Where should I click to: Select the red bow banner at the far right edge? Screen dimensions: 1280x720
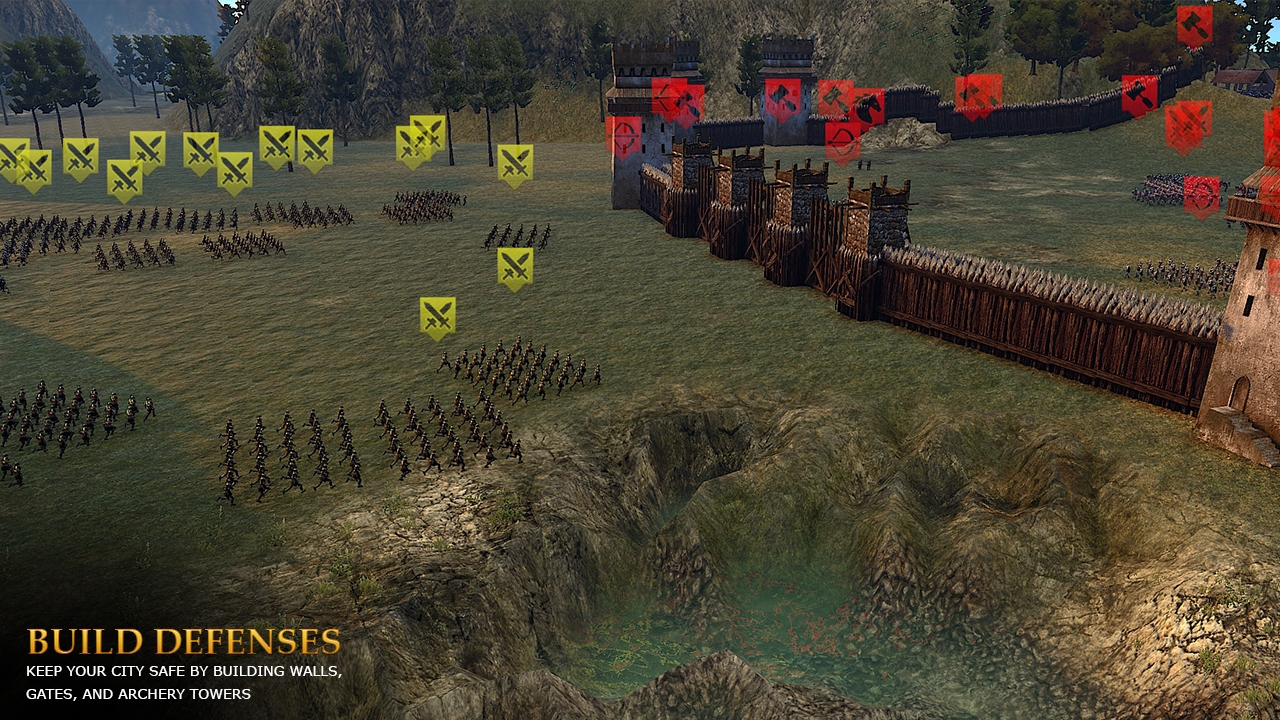1201,195
